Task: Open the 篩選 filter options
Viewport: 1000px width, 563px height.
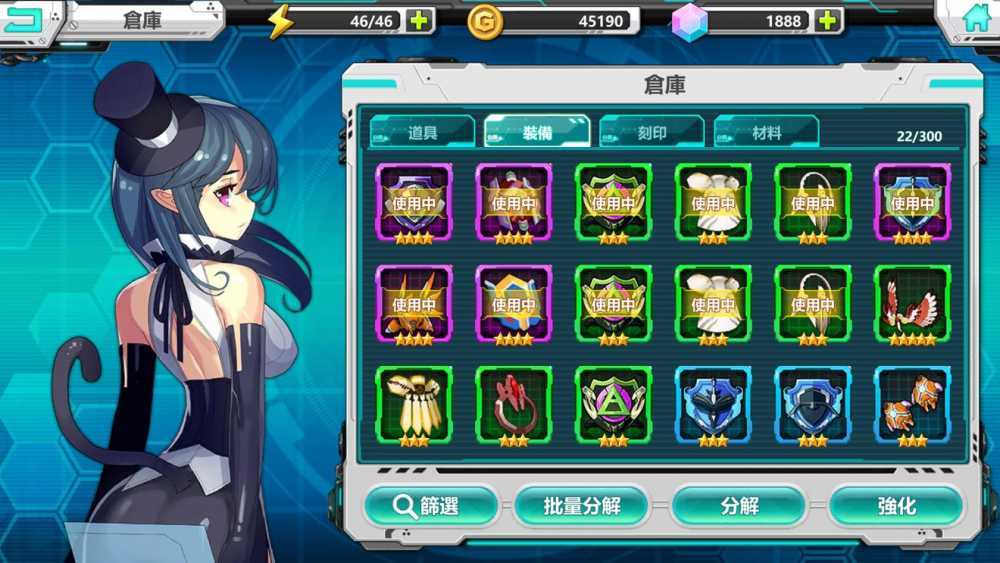Action: point(430,506)
